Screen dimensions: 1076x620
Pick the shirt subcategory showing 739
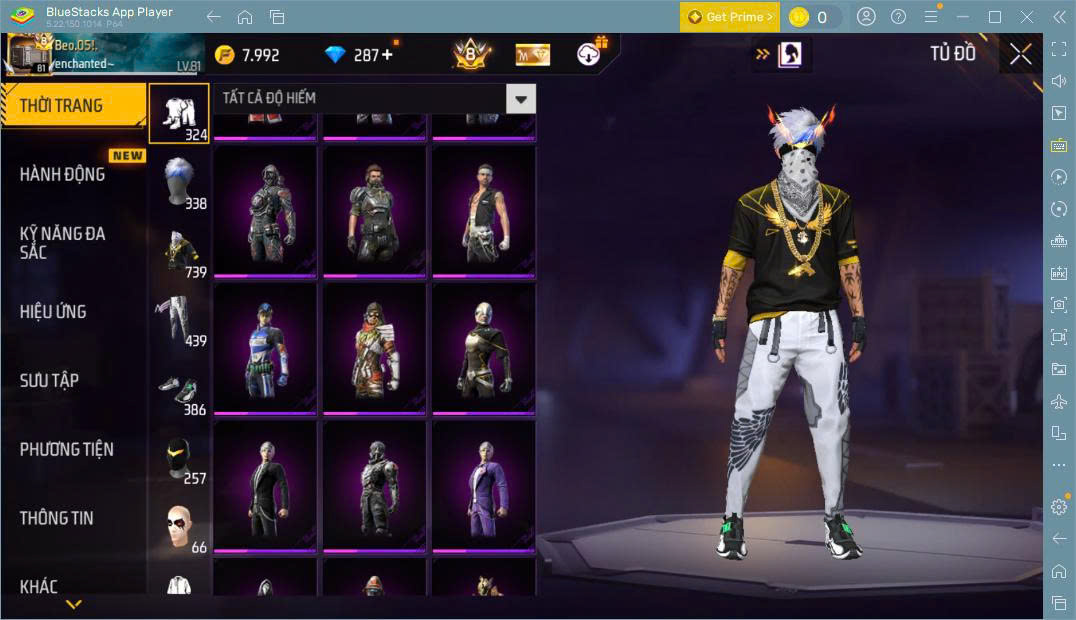[x=180, y=251]
